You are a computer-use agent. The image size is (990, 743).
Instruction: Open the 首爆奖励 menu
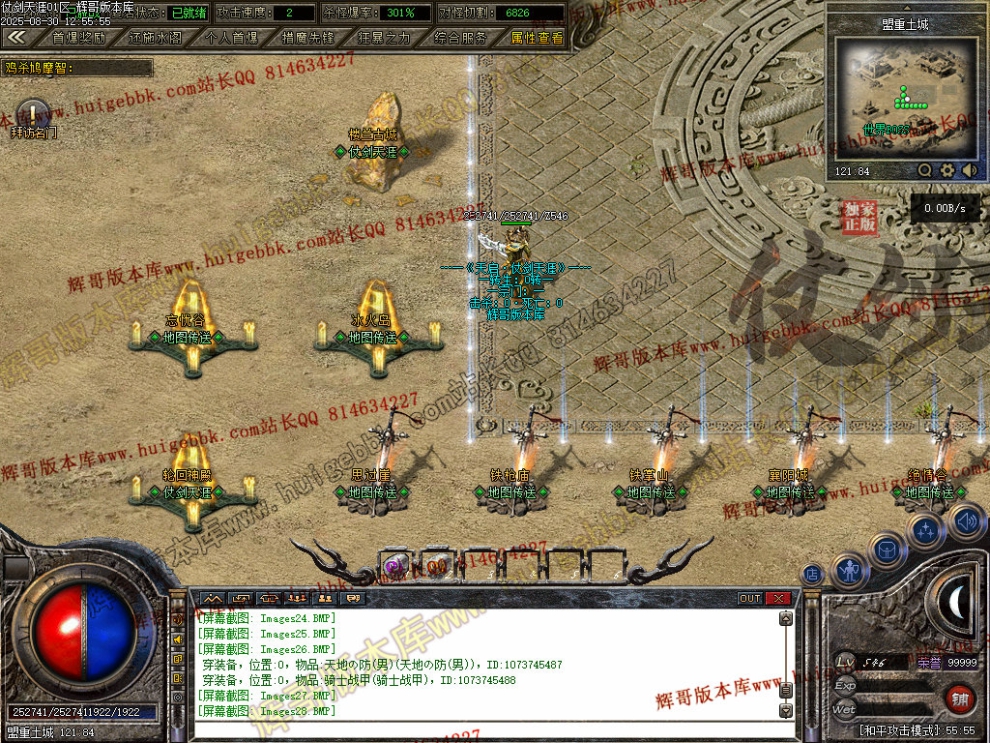pyautogui.click(x=78, y=37)
